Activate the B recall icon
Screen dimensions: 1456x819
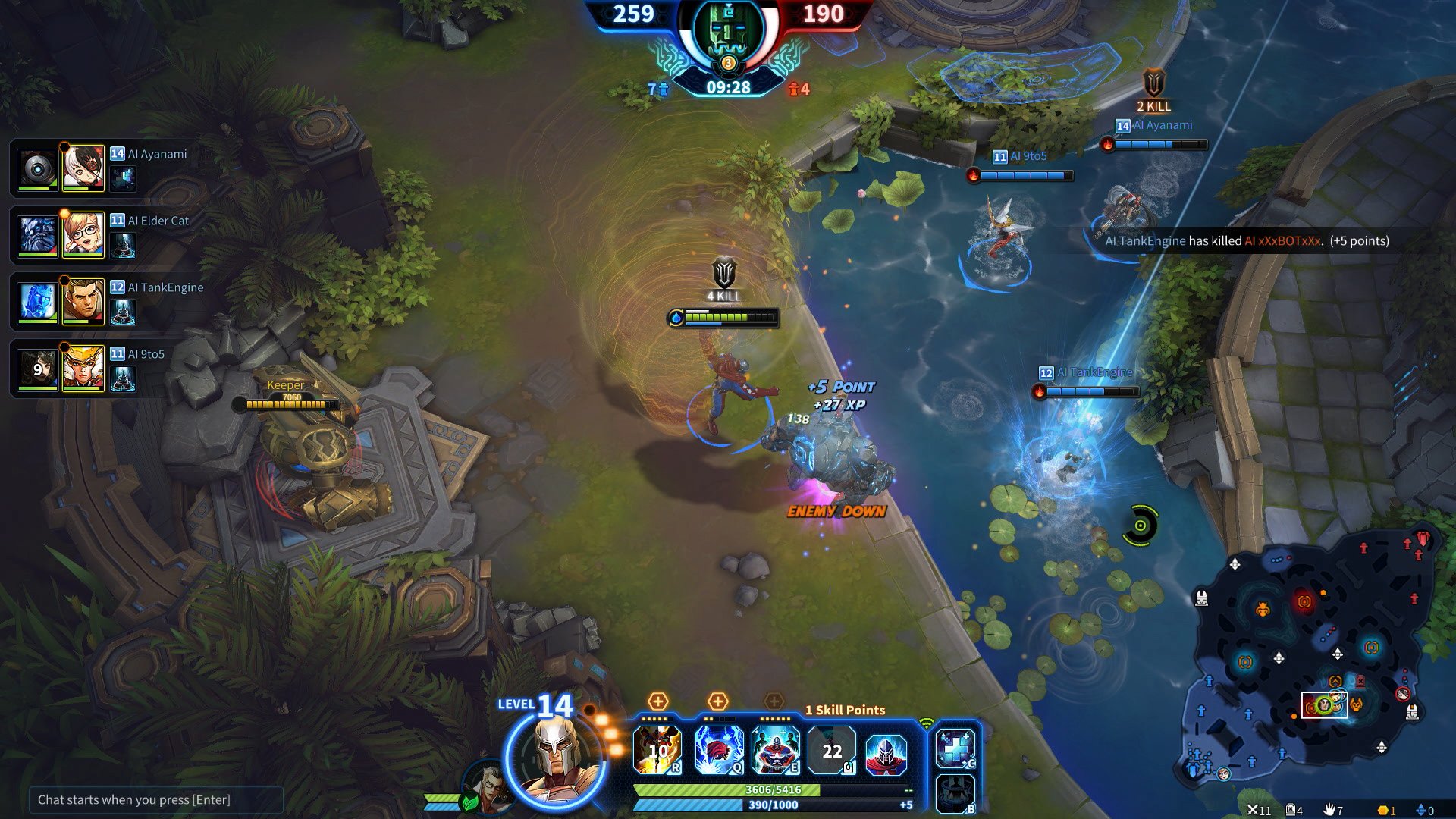coord(955,794)
